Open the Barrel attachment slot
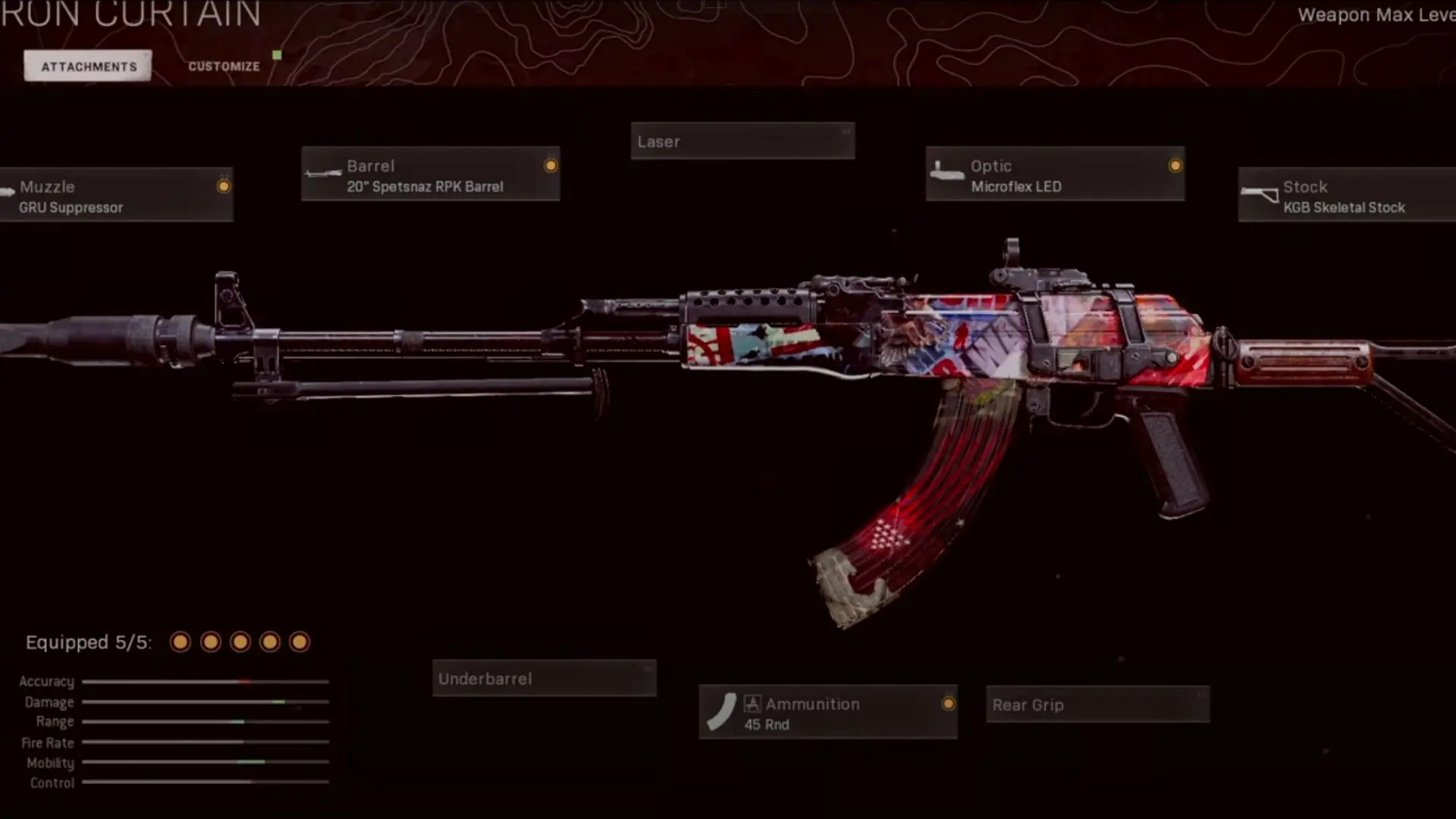 click(430, 174)
